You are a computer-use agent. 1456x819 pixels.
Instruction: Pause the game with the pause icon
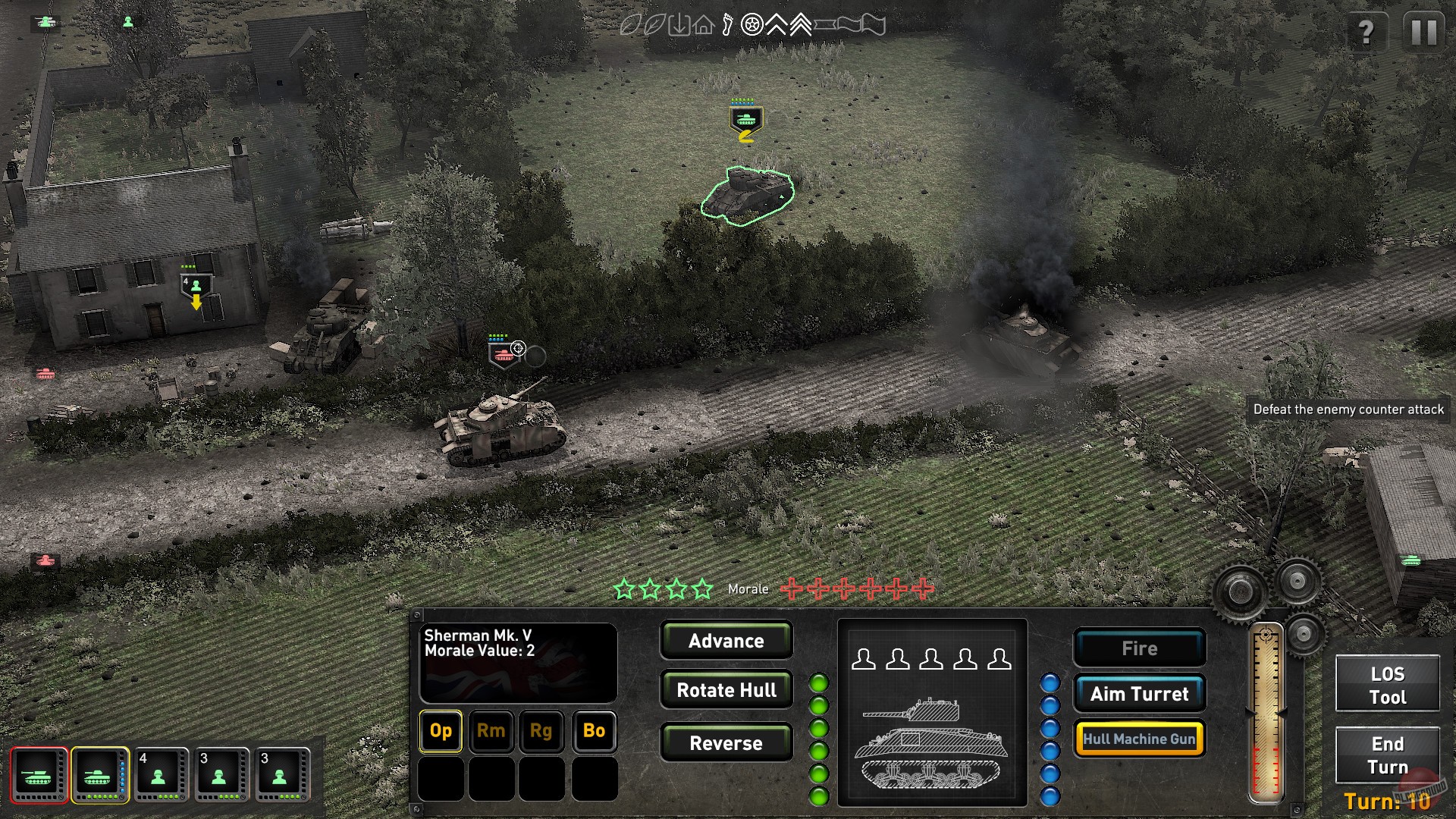(1426, 32)
